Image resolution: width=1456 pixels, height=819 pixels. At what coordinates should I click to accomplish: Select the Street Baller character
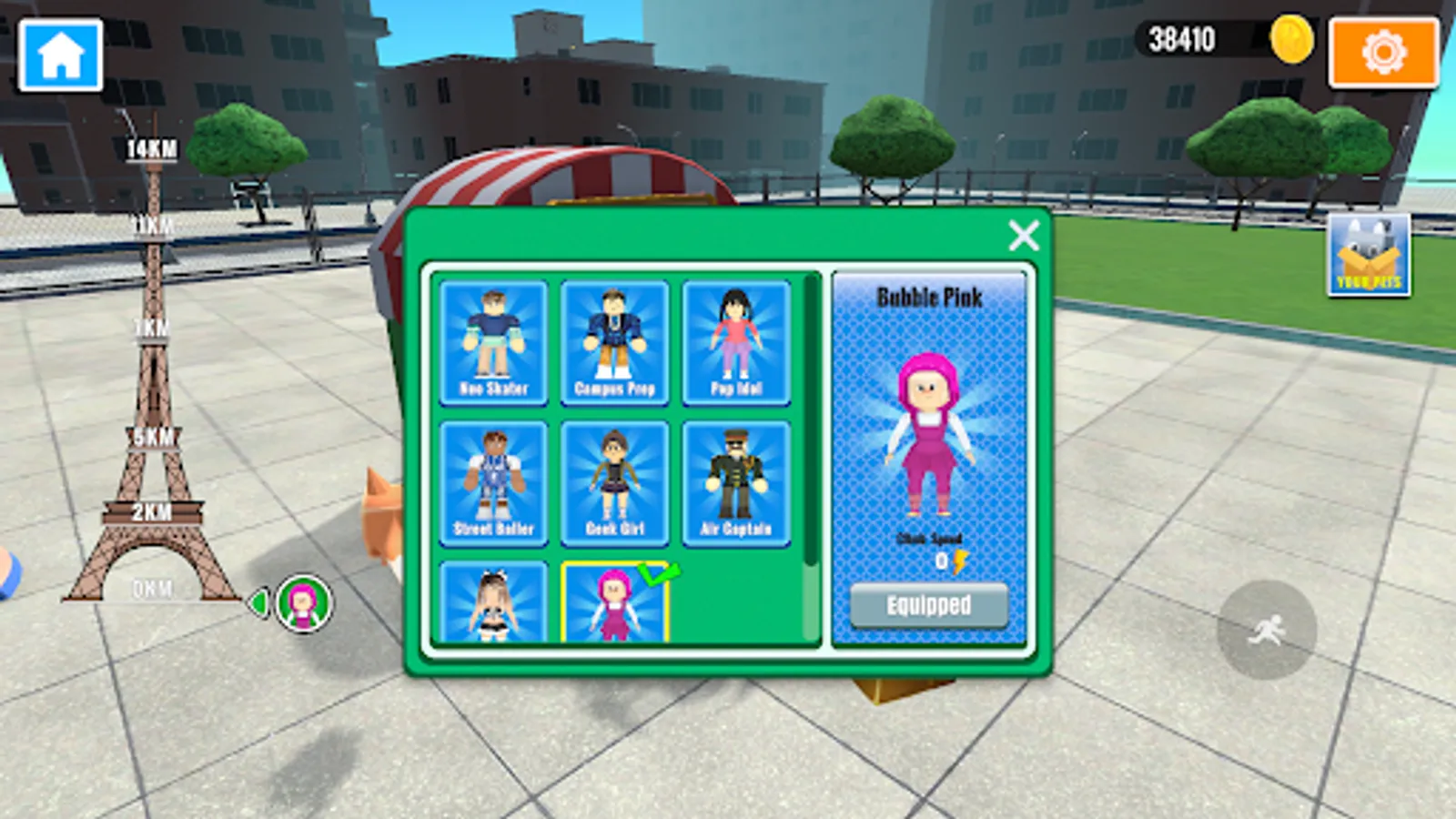pyautogui.click(x=494, y=483)
